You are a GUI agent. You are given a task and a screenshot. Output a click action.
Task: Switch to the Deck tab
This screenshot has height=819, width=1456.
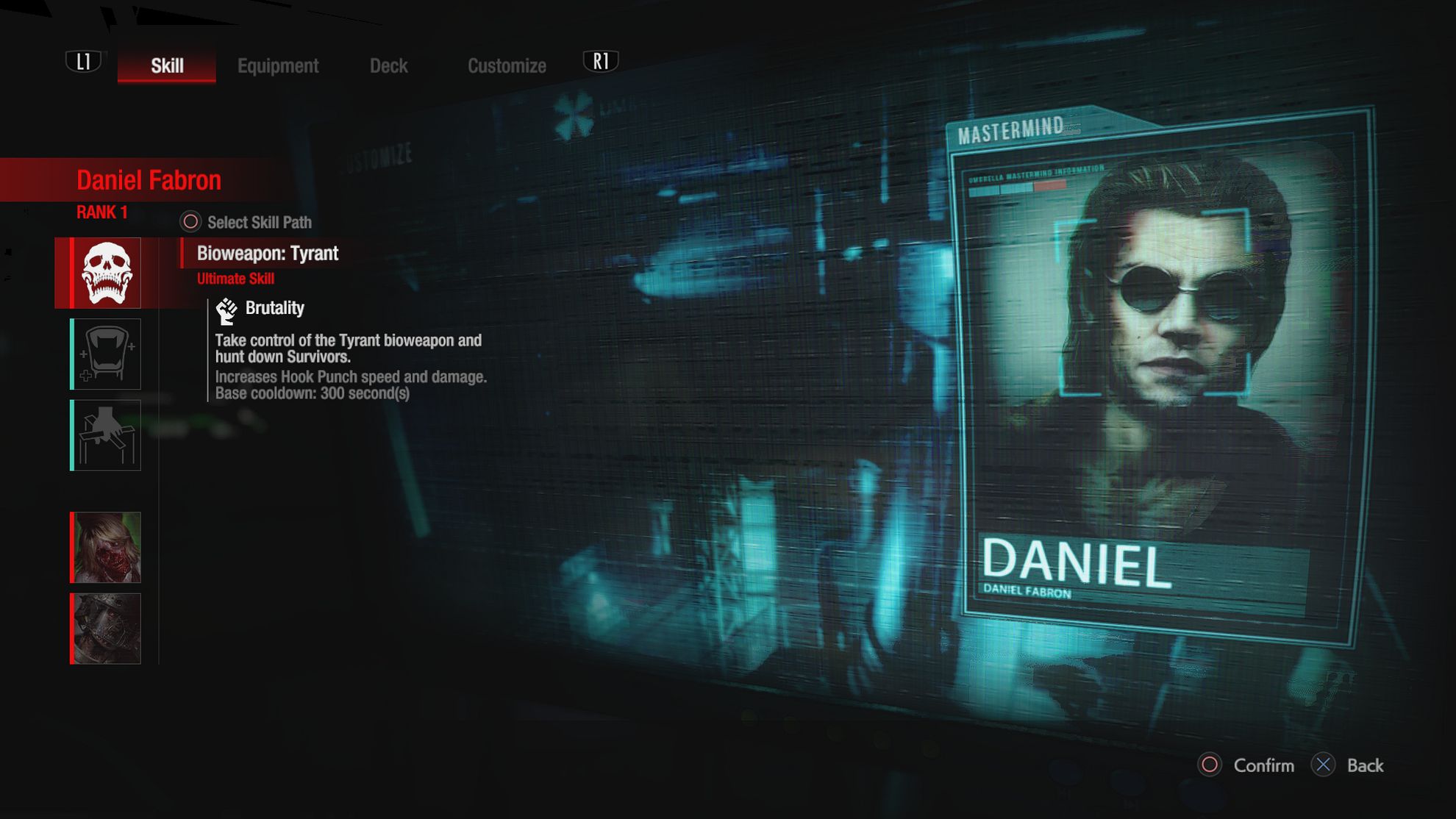389,65
